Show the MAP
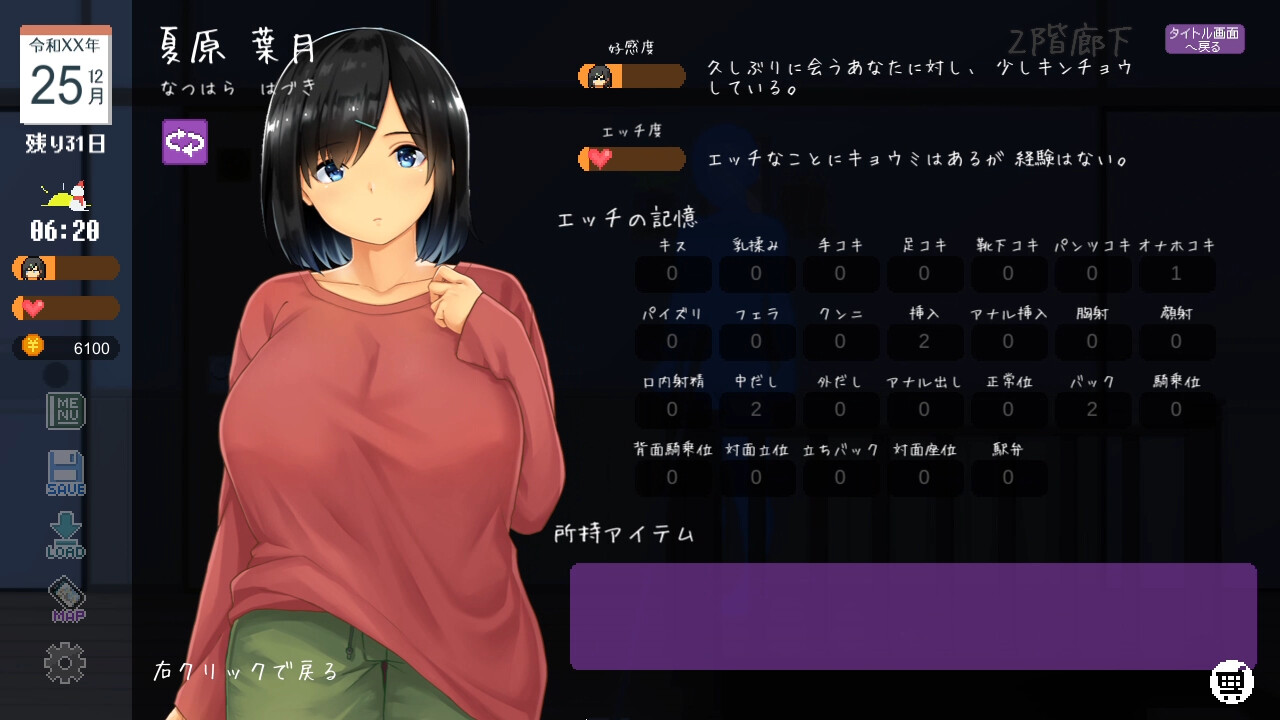This screenshot has height=720, width=1280. pos(67,599)
